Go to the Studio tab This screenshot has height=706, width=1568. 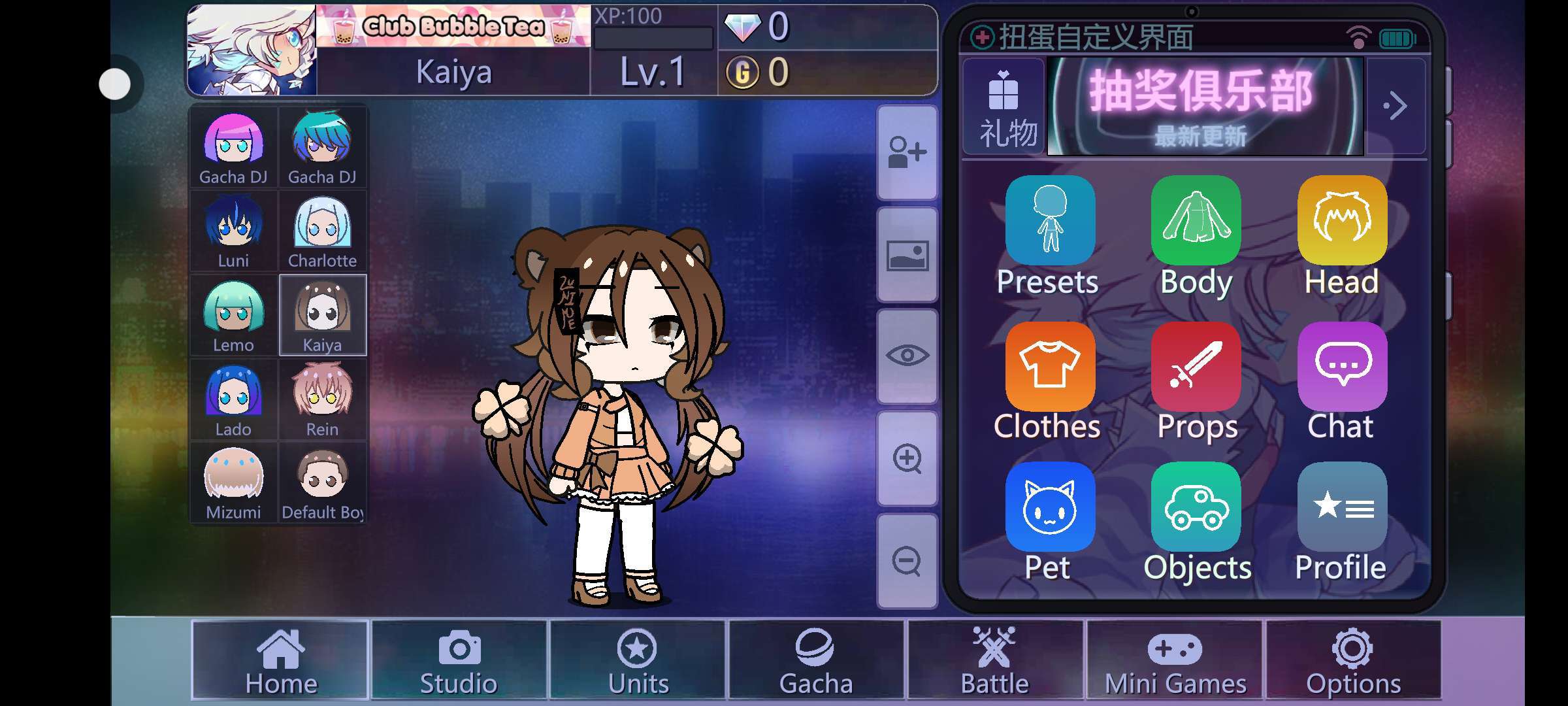click(459, 660)
